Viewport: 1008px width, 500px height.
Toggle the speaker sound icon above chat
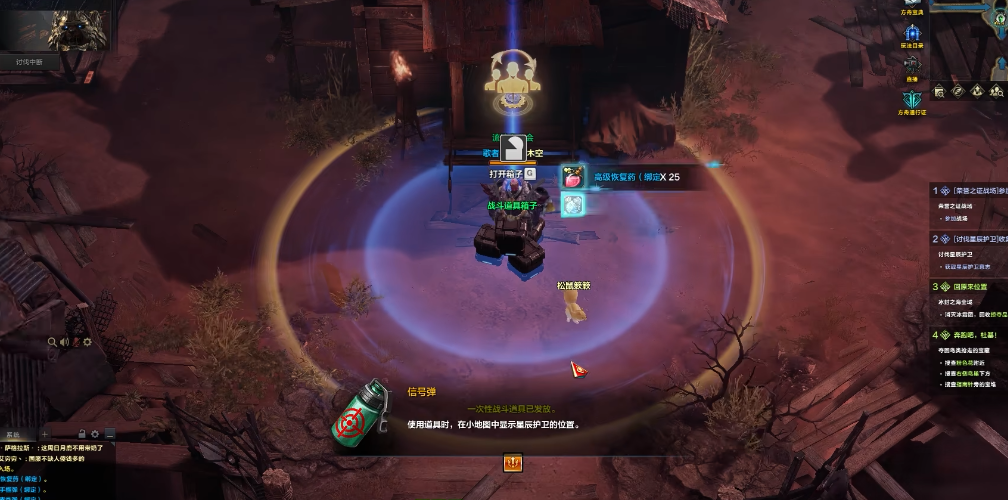(x=63, y=342)
